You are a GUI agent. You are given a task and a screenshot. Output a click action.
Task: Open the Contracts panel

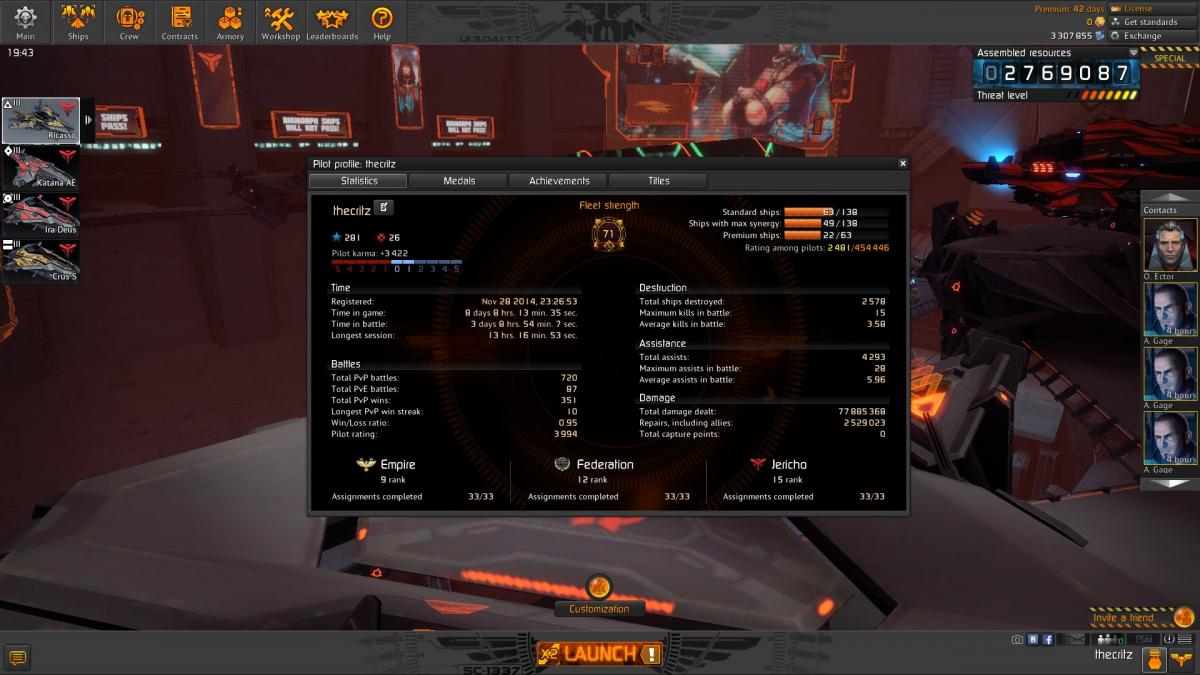[x=180, y=22]
